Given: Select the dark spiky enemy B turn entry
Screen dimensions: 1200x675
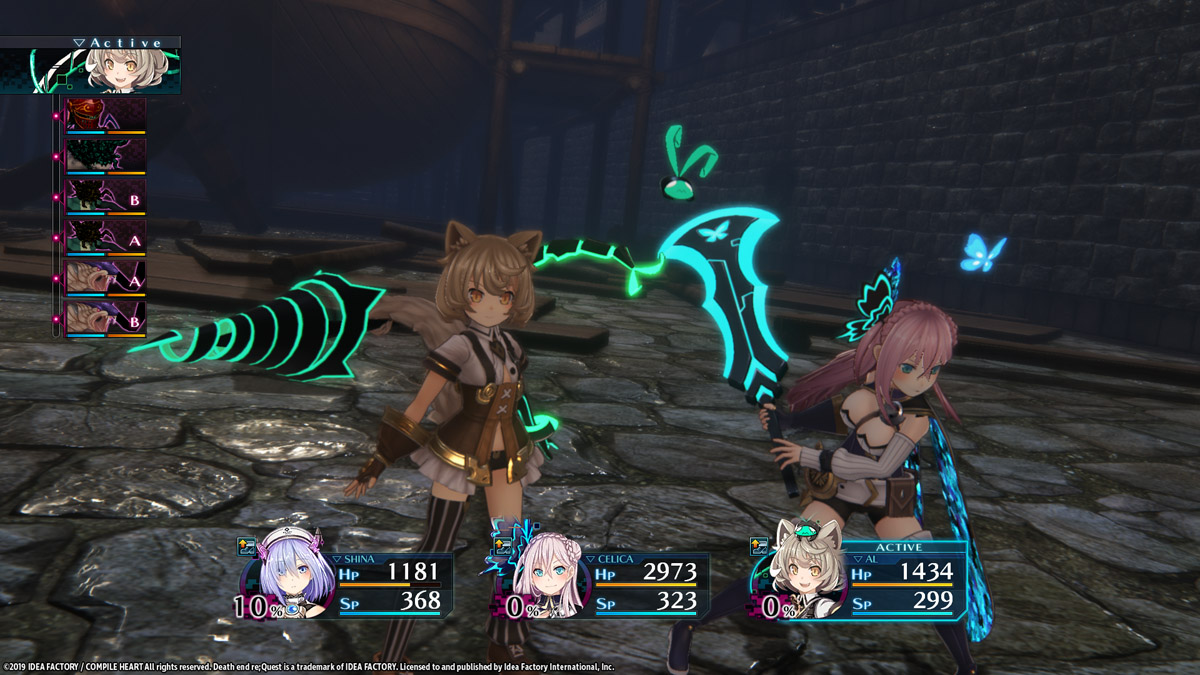Looking at the screenshot, I should click(x=106, y=196).
